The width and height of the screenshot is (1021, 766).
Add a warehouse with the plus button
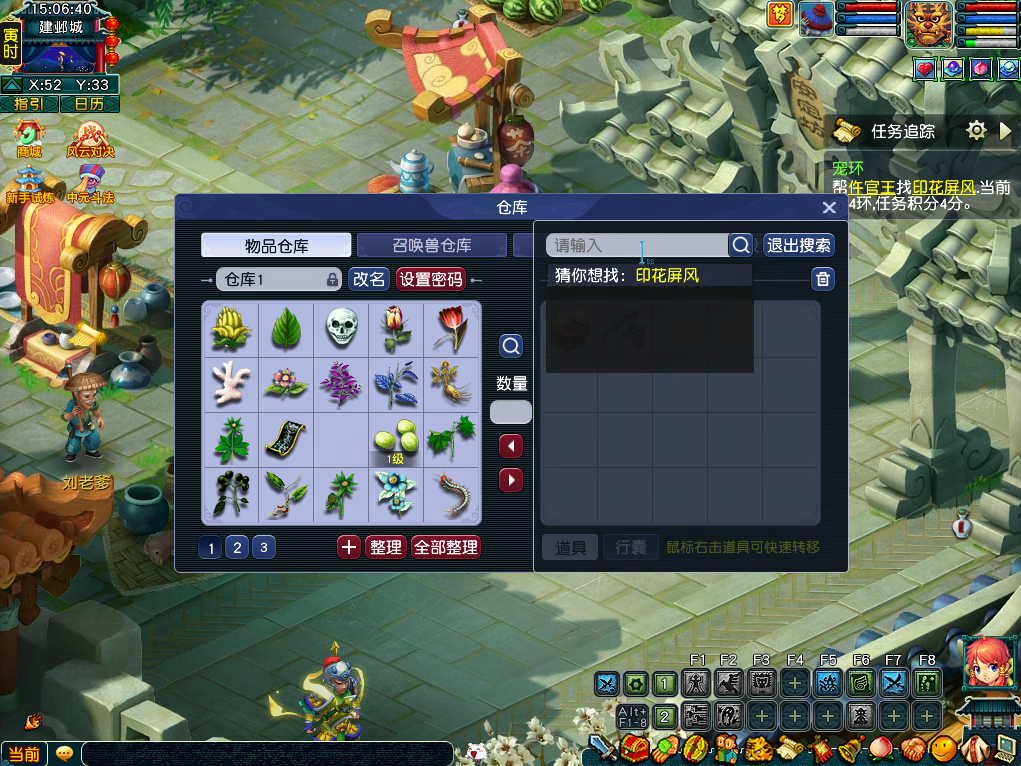tap(348, 547)
